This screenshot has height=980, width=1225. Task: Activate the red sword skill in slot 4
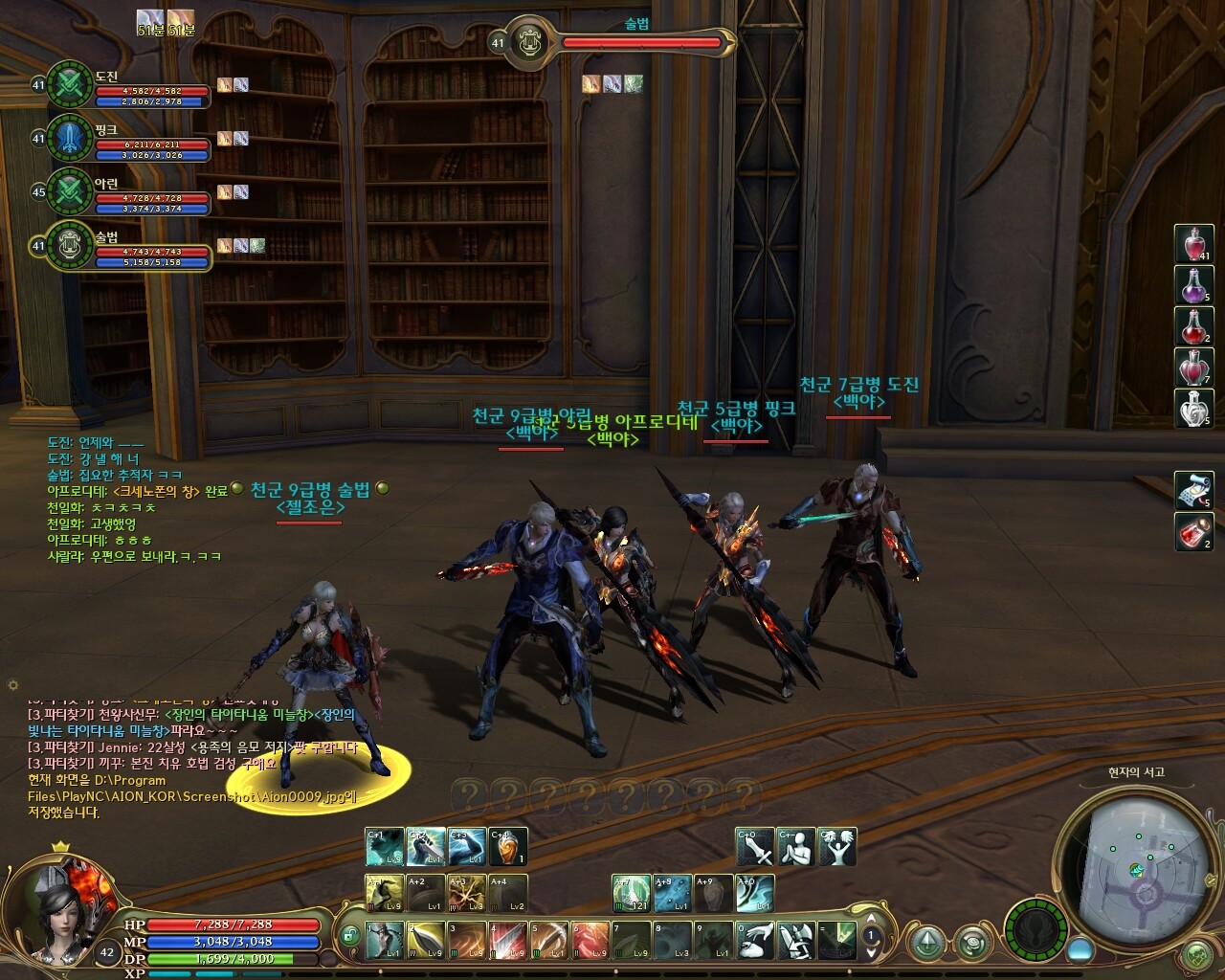(508, 941)
